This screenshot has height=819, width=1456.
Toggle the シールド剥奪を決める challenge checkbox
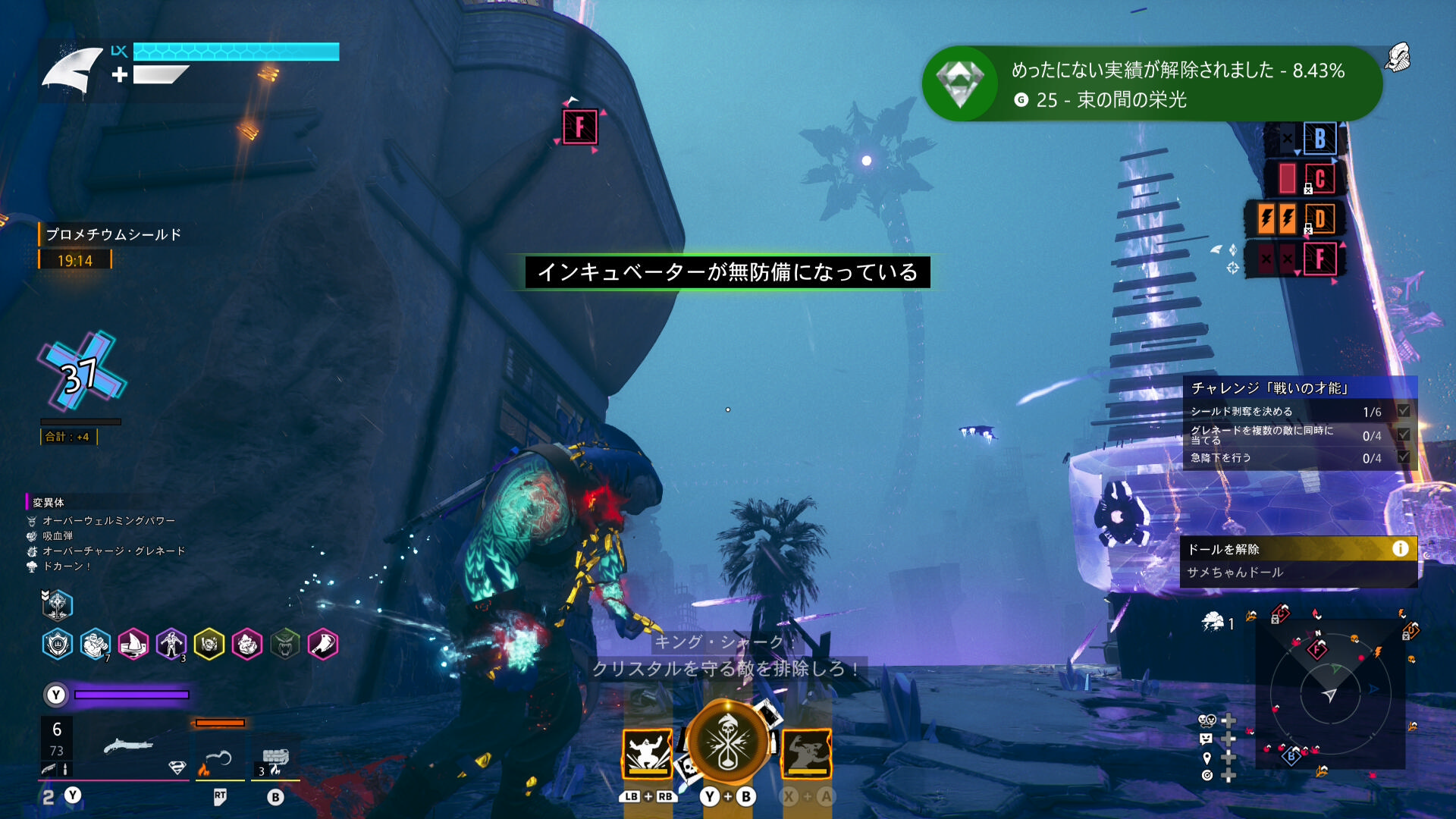tap(1404, 411)
